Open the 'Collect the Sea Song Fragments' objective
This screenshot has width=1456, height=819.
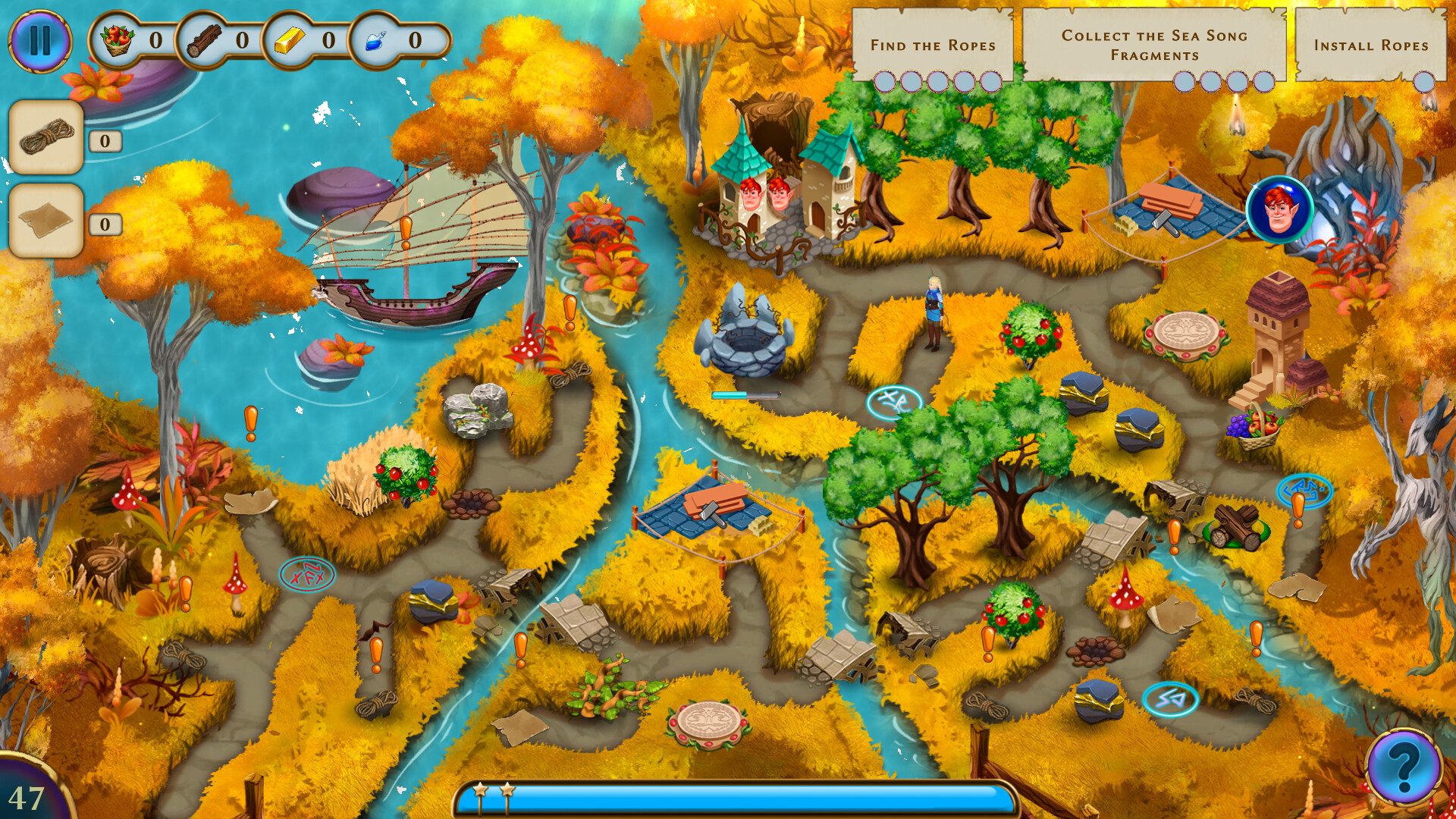point(1156,43)
